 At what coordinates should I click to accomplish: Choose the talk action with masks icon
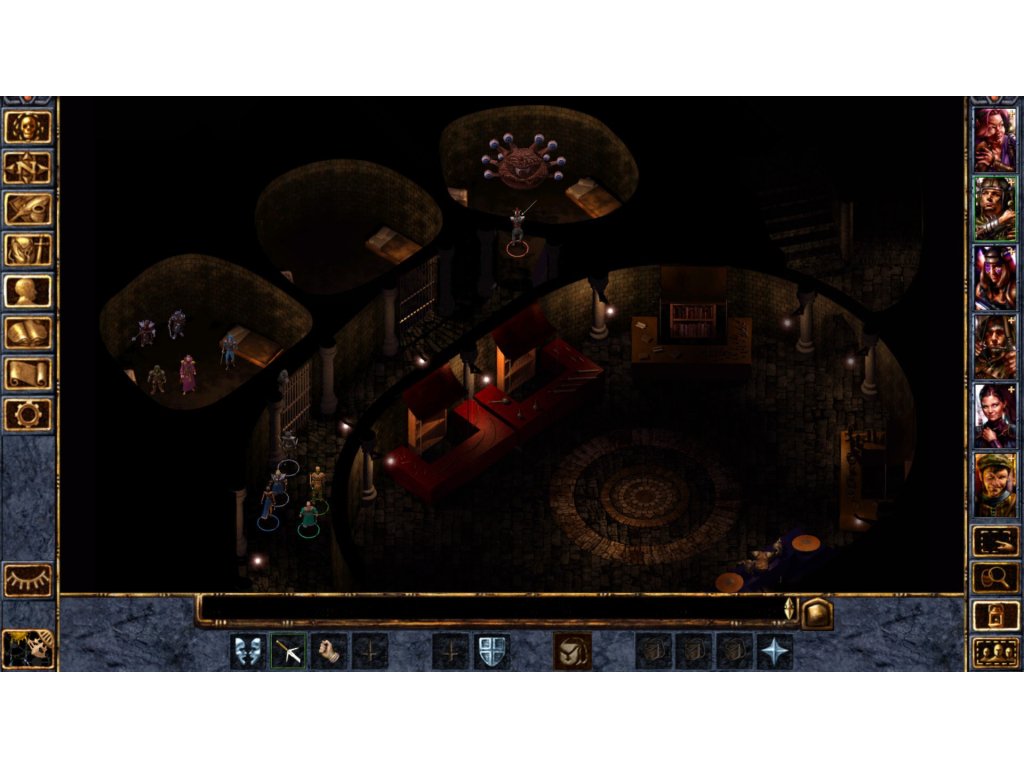click(248, 652)
